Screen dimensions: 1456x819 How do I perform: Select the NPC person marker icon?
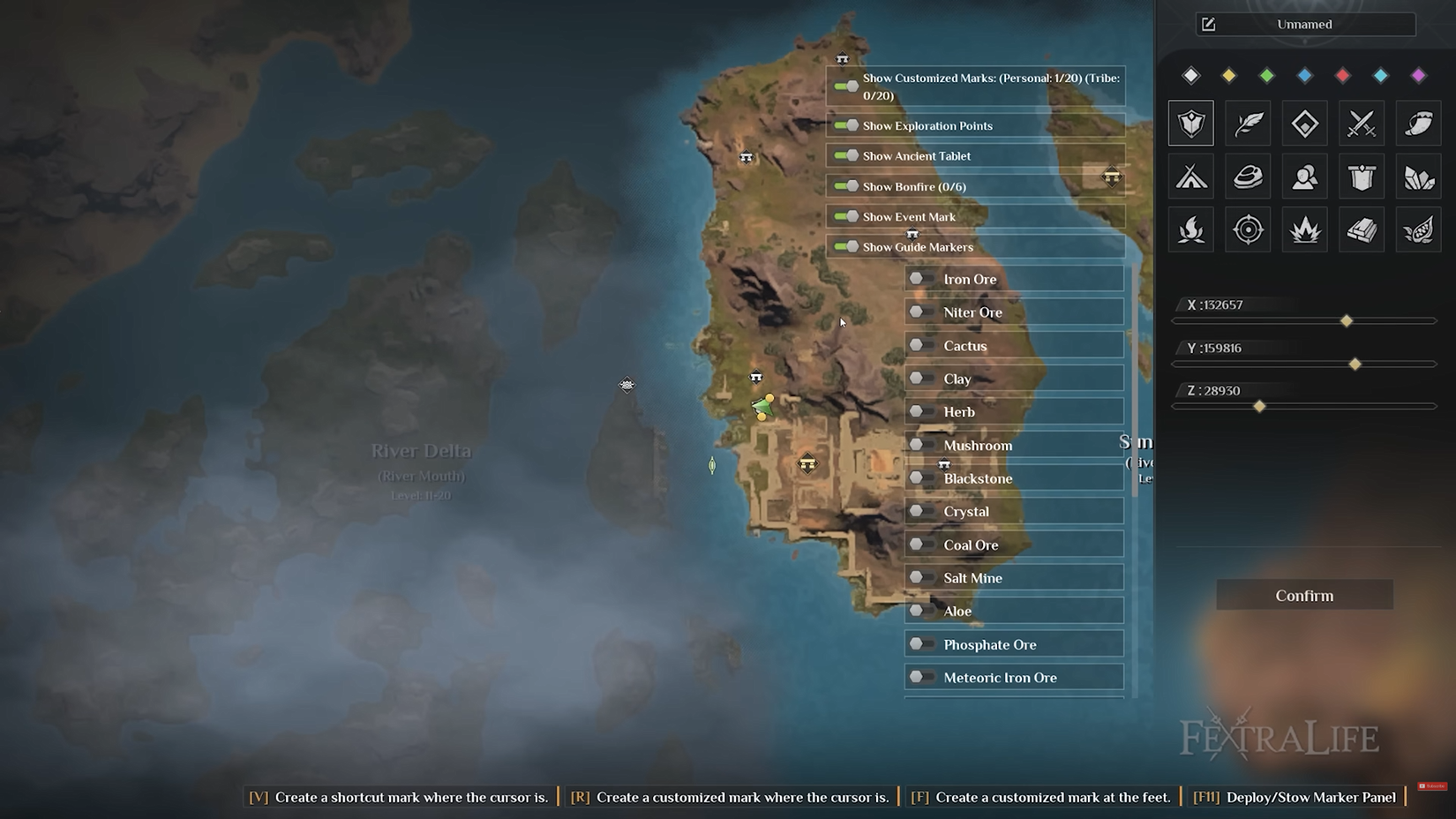point(1304,176)
